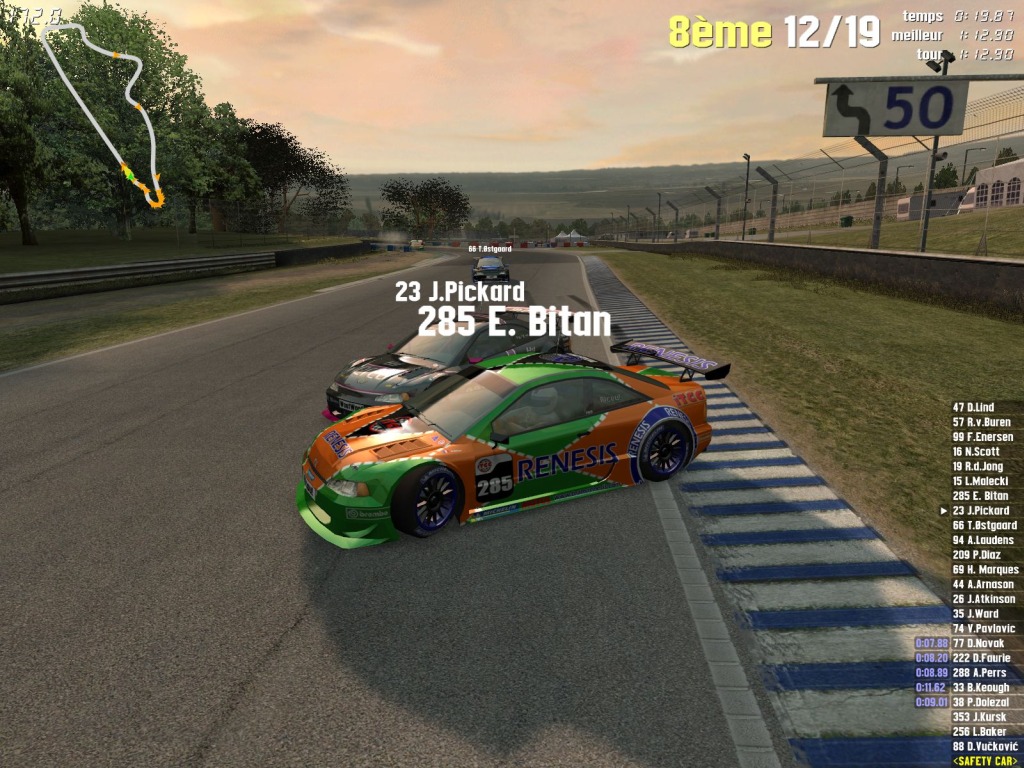
Task: Select 285 E. Bitan in the driver list
Action: pyautogui.click(x=980, y=496)
